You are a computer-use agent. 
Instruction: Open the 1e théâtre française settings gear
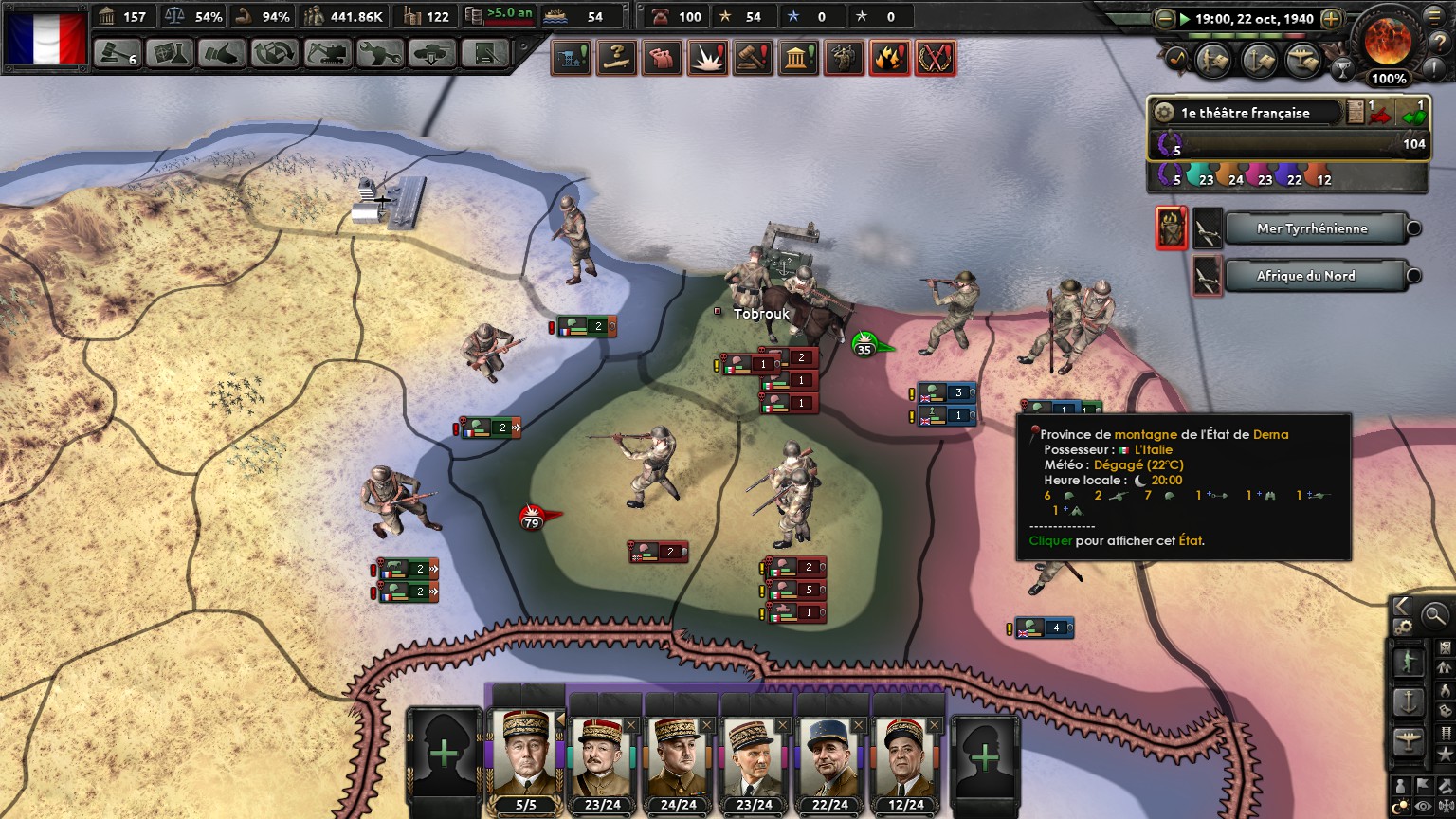[1163, 113]
